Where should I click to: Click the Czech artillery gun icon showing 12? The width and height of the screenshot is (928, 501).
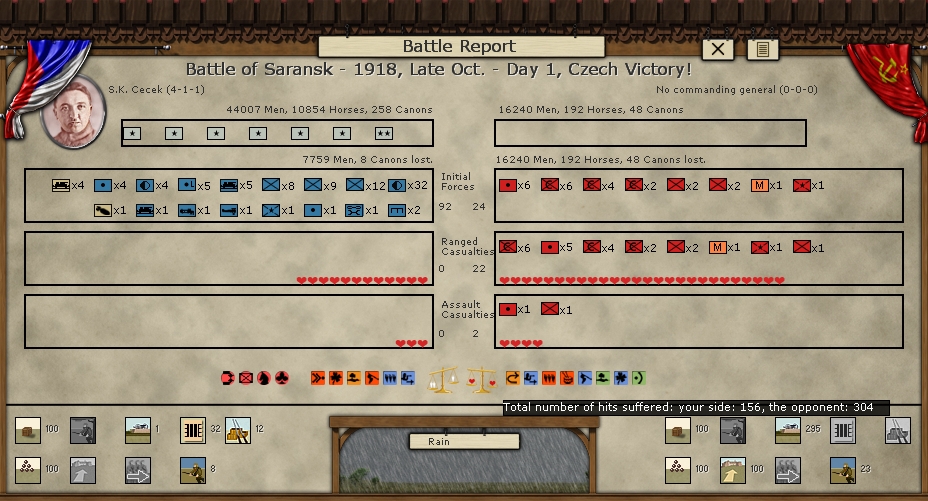point(238,430)
